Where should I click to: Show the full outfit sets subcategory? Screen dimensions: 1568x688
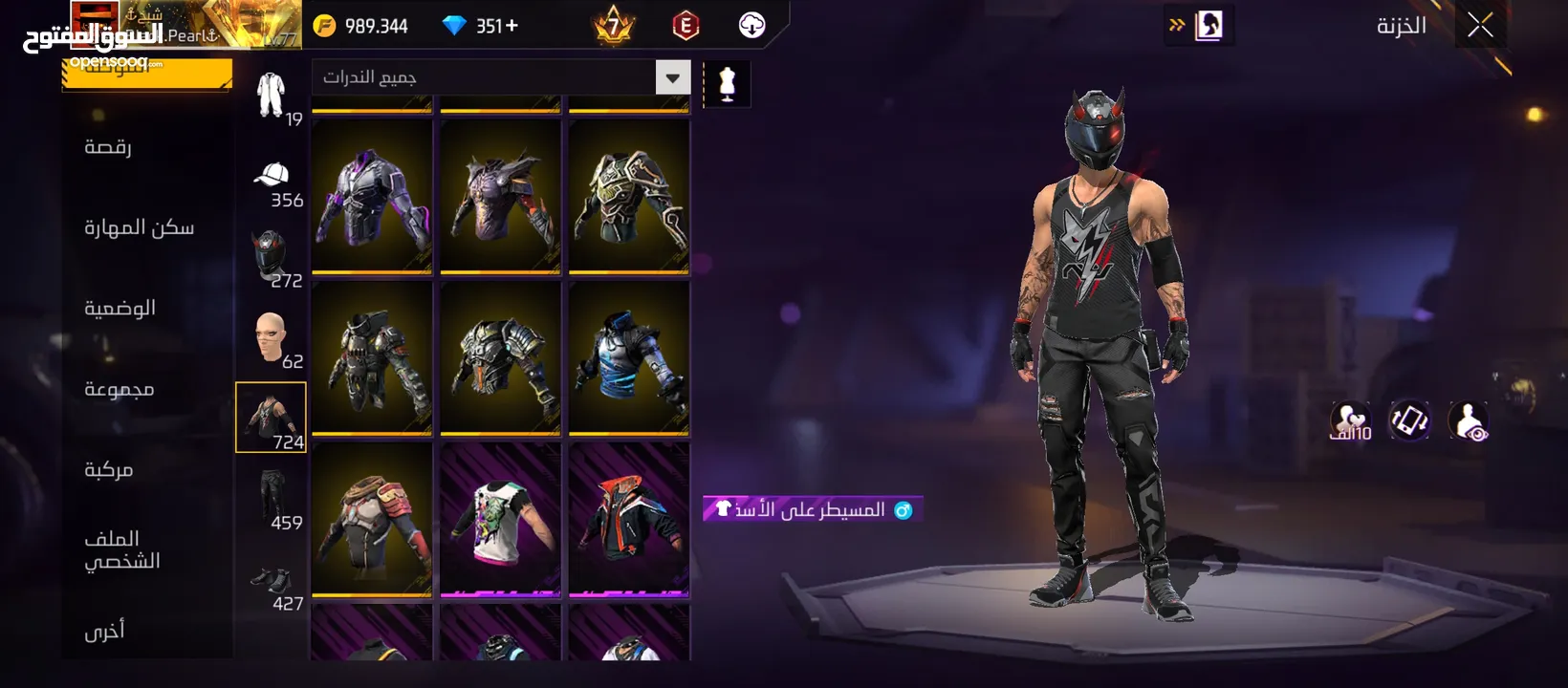(272, 97)
